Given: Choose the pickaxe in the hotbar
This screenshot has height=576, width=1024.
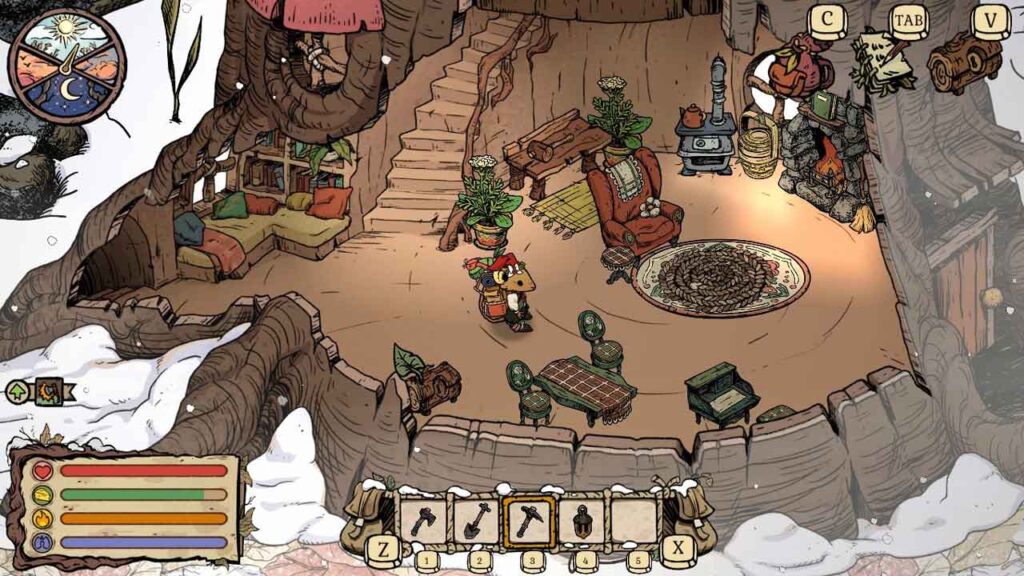Looking at the screenshot, I should click(x=528, y=521).
